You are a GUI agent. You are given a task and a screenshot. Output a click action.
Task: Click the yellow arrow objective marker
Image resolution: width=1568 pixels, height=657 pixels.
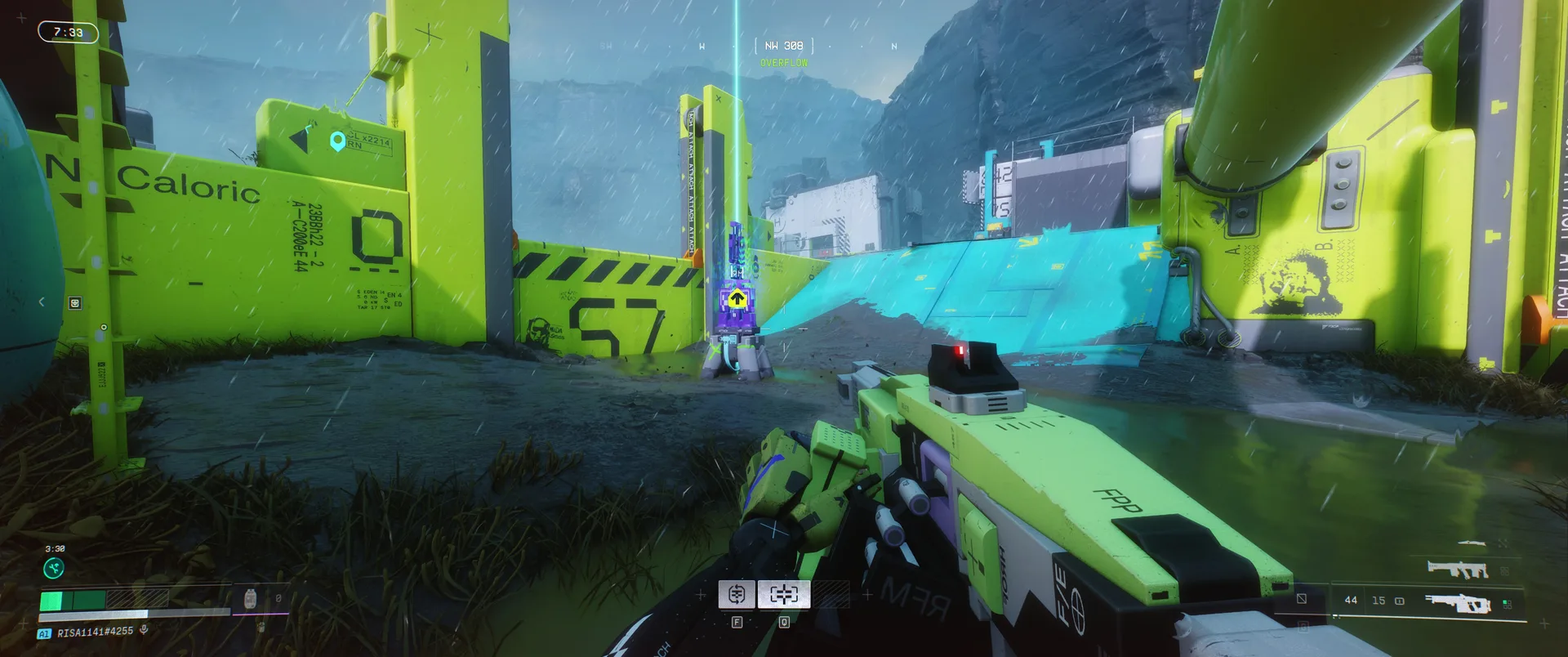tap(737, 298)
